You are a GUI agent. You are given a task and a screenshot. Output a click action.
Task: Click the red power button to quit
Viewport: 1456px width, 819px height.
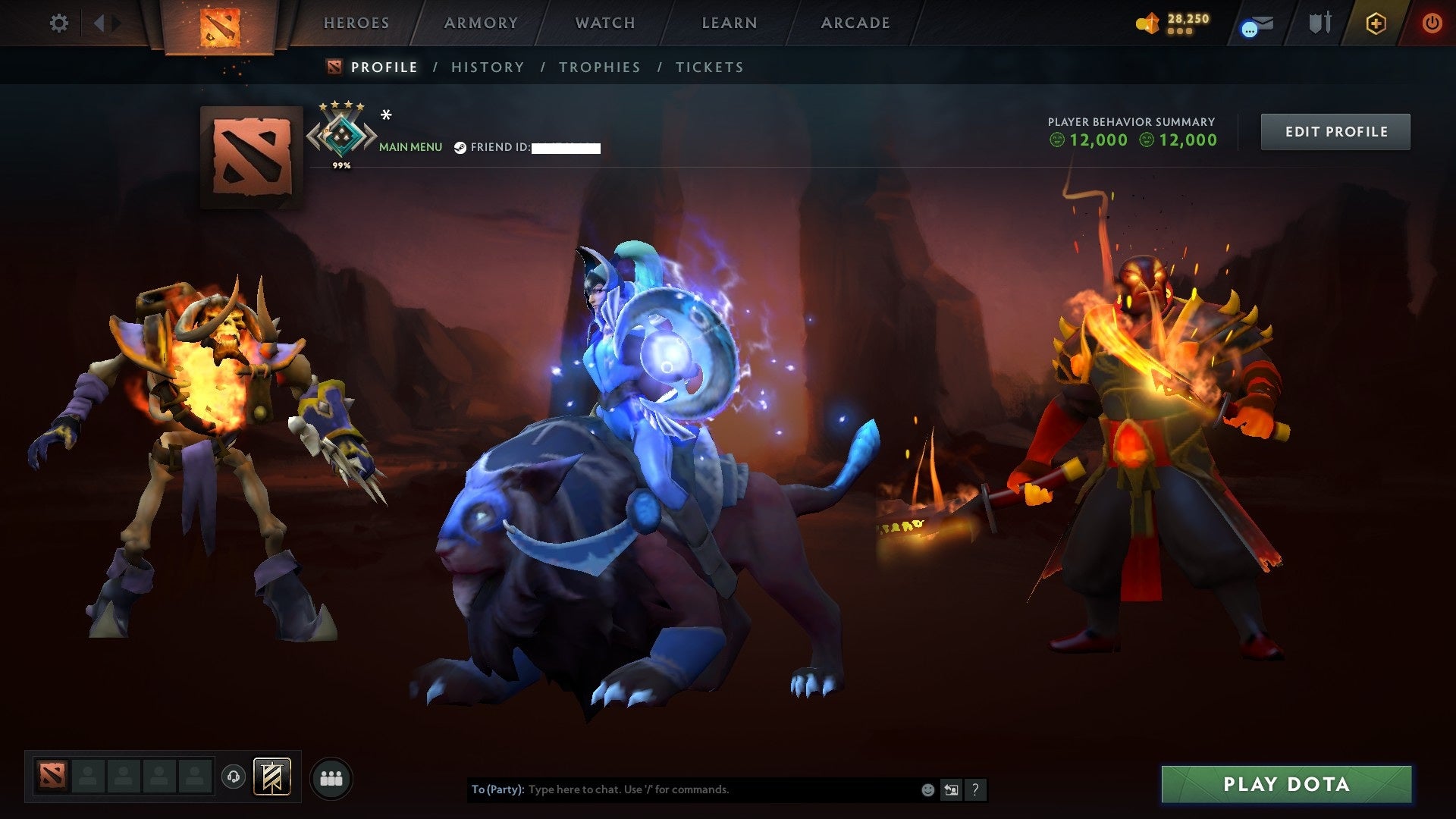[x=1432, y=23]
